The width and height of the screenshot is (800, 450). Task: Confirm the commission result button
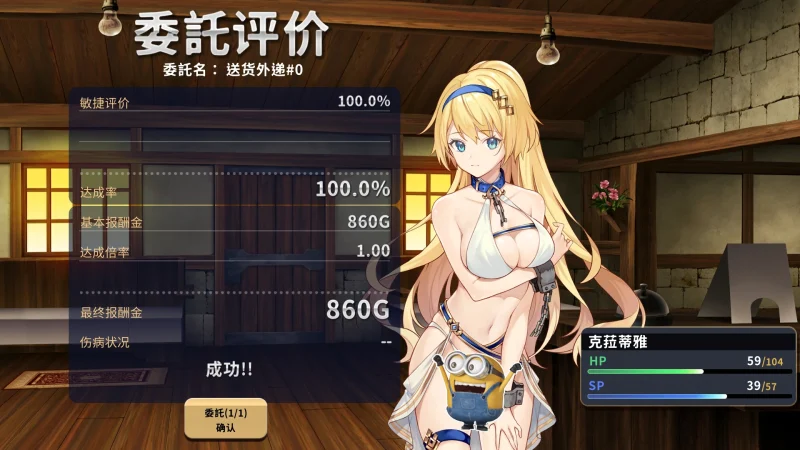[225, 419]
